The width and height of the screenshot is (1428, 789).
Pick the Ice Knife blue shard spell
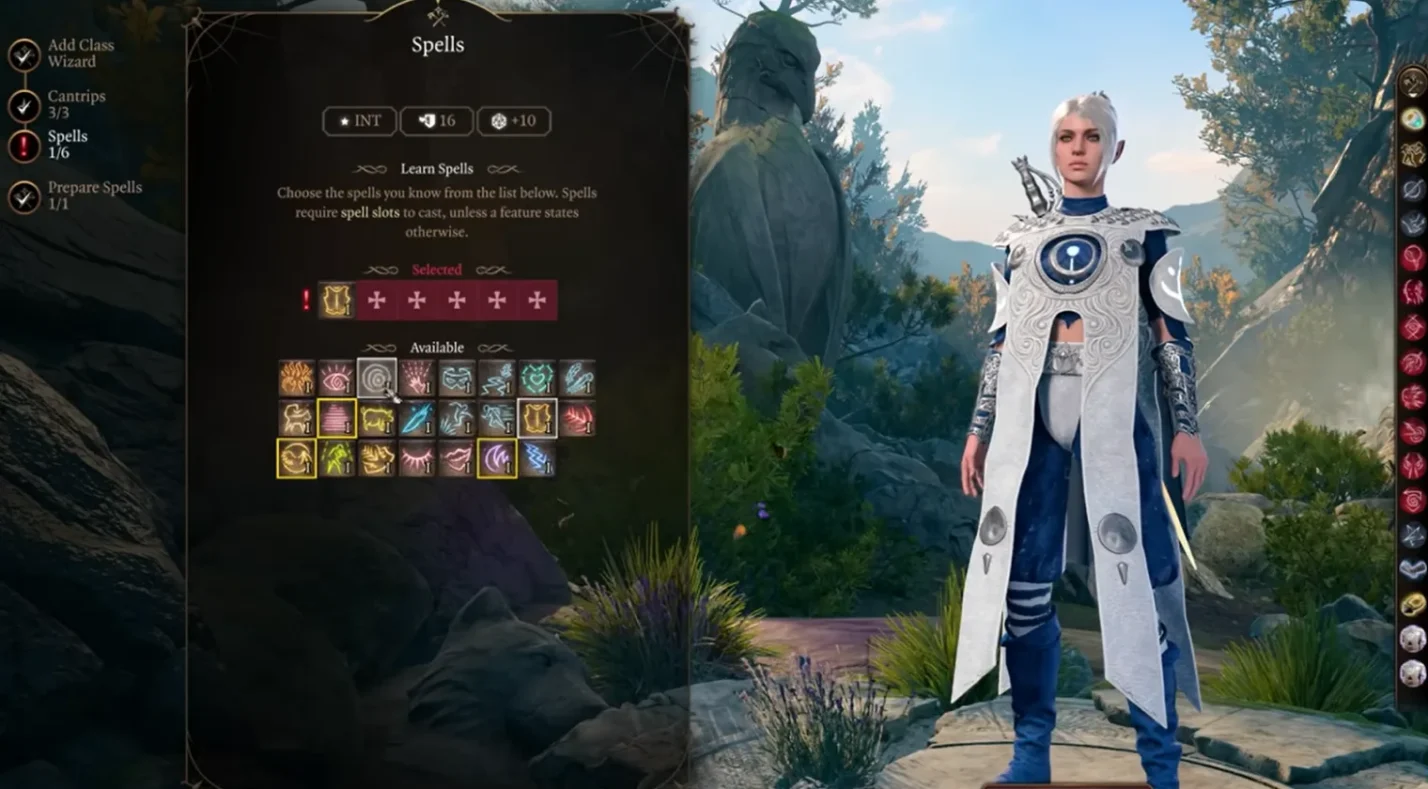point(417,419)
